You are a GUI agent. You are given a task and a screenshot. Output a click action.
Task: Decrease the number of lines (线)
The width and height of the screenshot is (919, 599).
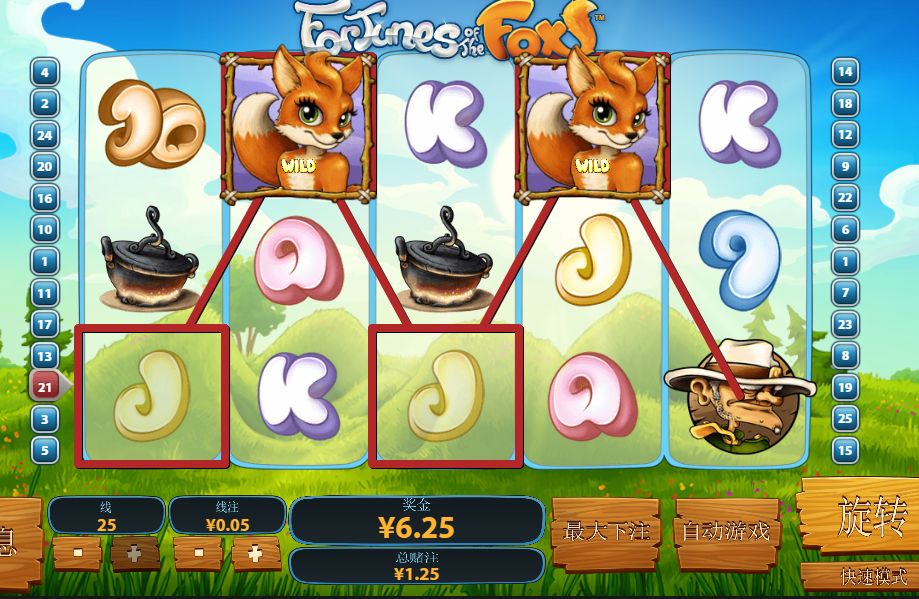pos(77,552)
